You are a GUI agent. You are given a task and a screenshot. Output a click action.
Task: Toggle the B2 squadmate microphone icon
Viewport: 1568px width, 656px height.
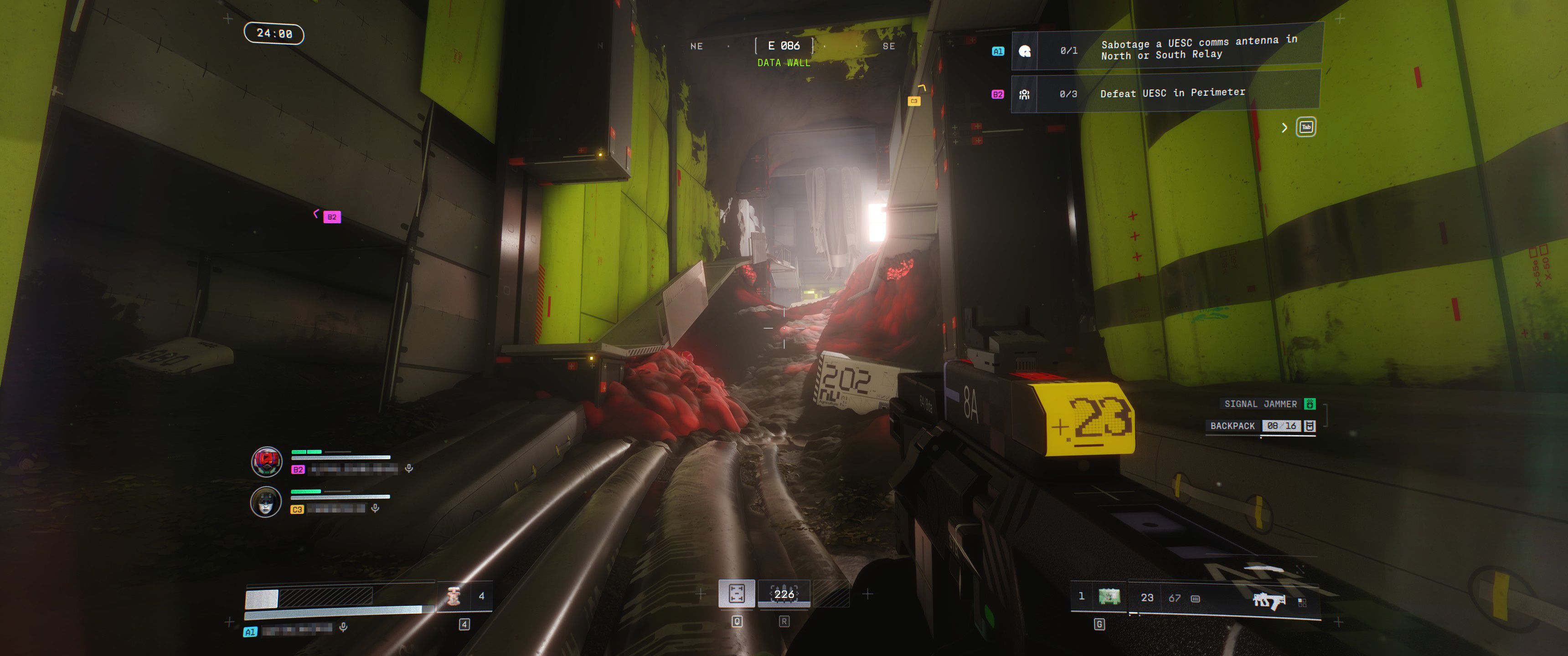(x=409, y=468)
